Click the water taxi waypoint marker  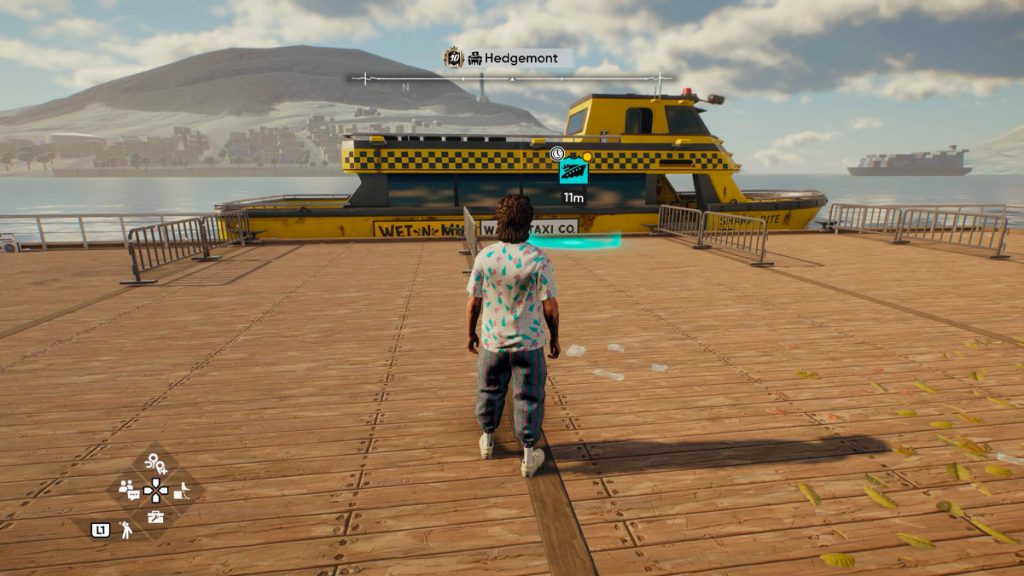tap(573, 171)
